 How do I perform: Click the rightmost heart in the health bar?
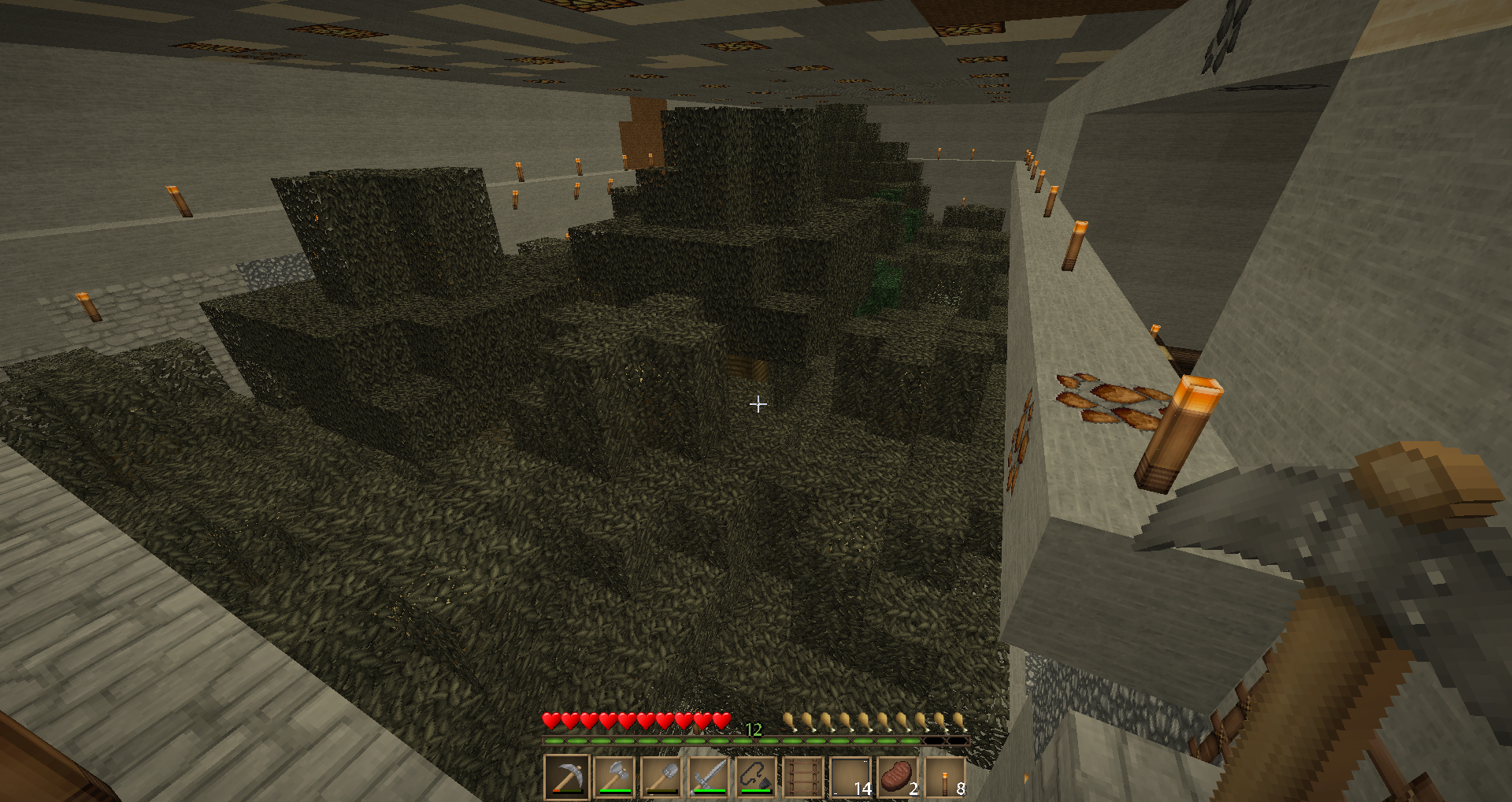coord(723,722)
